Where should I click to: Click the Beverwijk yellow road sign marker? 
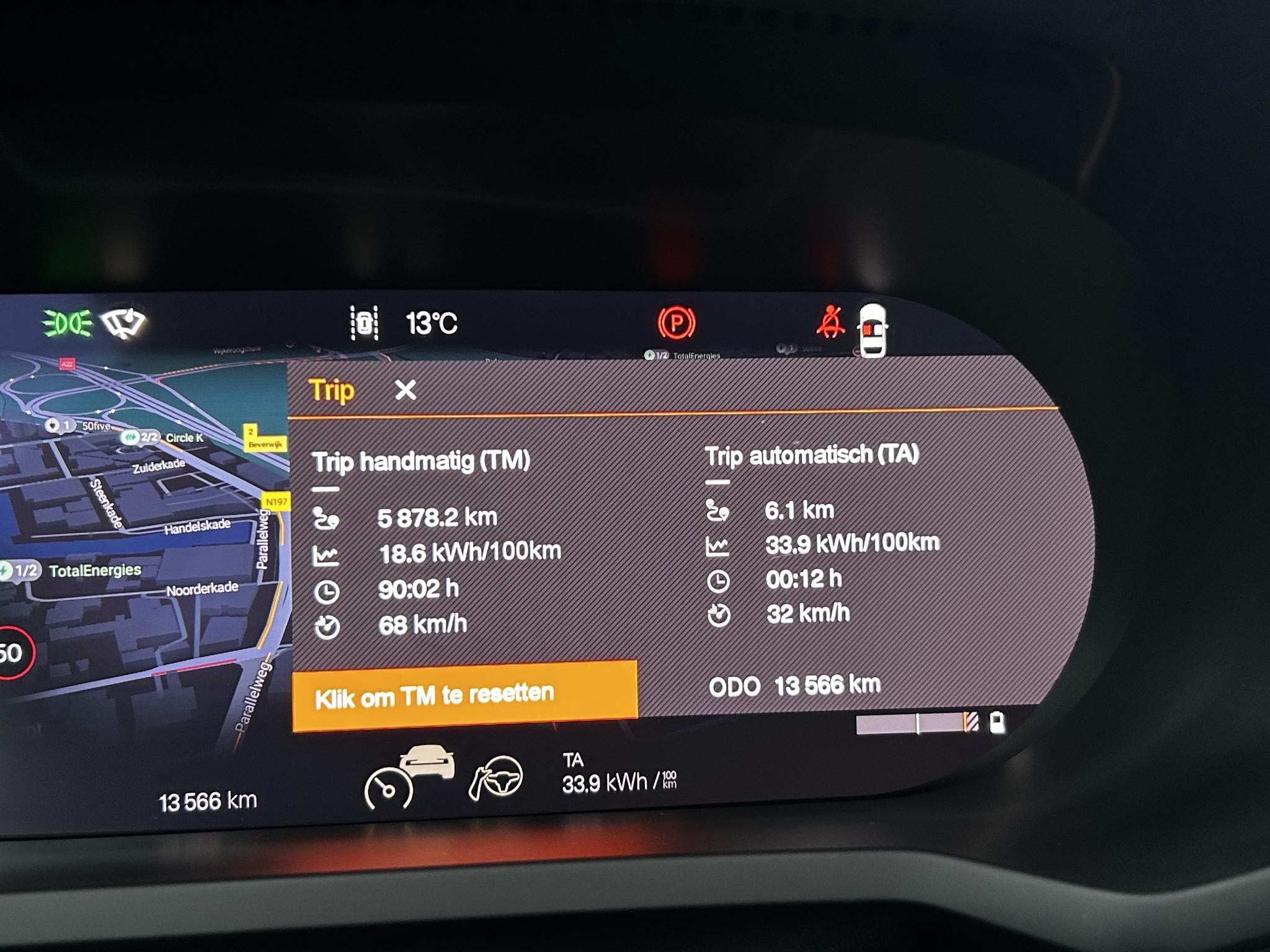[x=264, y=438]
